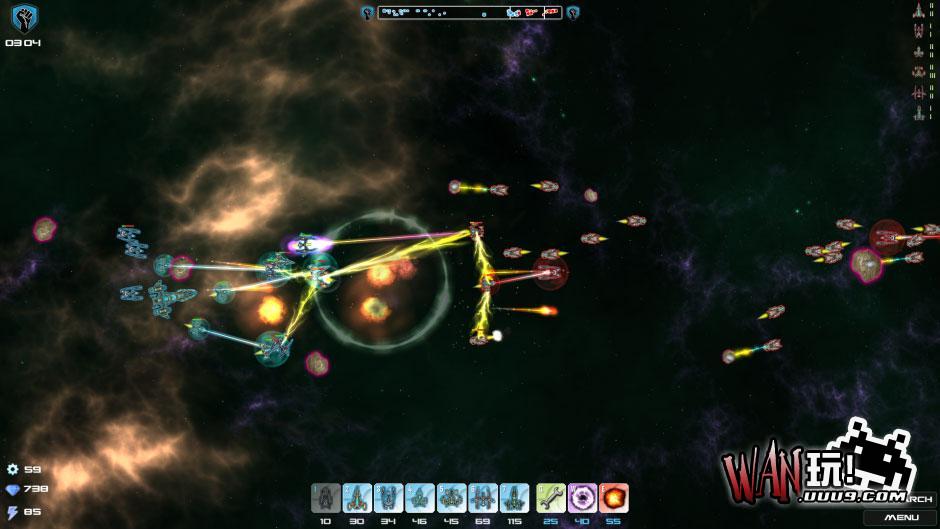940x529 pixels.
Task: Deploy the ship priced 45
Action: click(x=451, y=497)
